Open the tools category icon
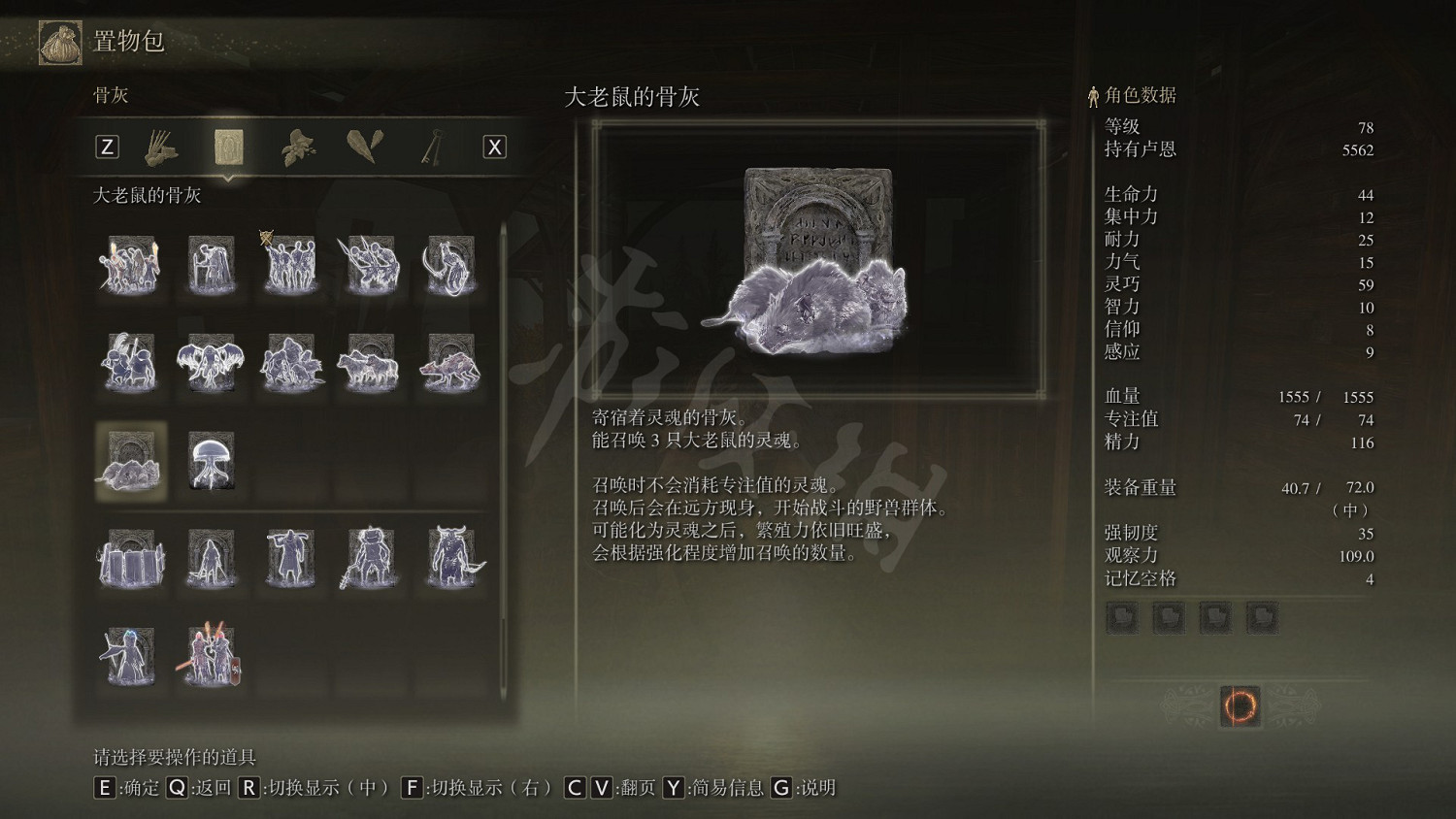The width and height of the screenshot is (1456, 819). (160, 146)
